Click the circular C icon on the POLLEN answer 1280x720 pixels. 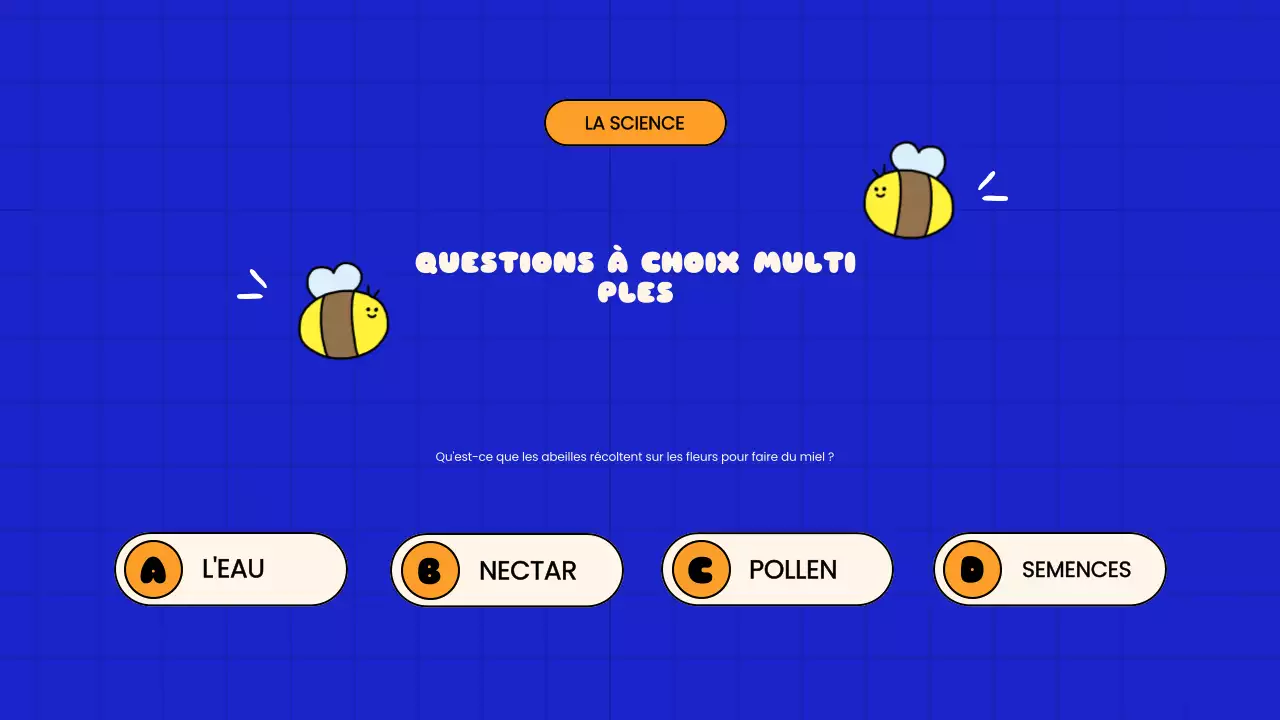tap(701, 569)
